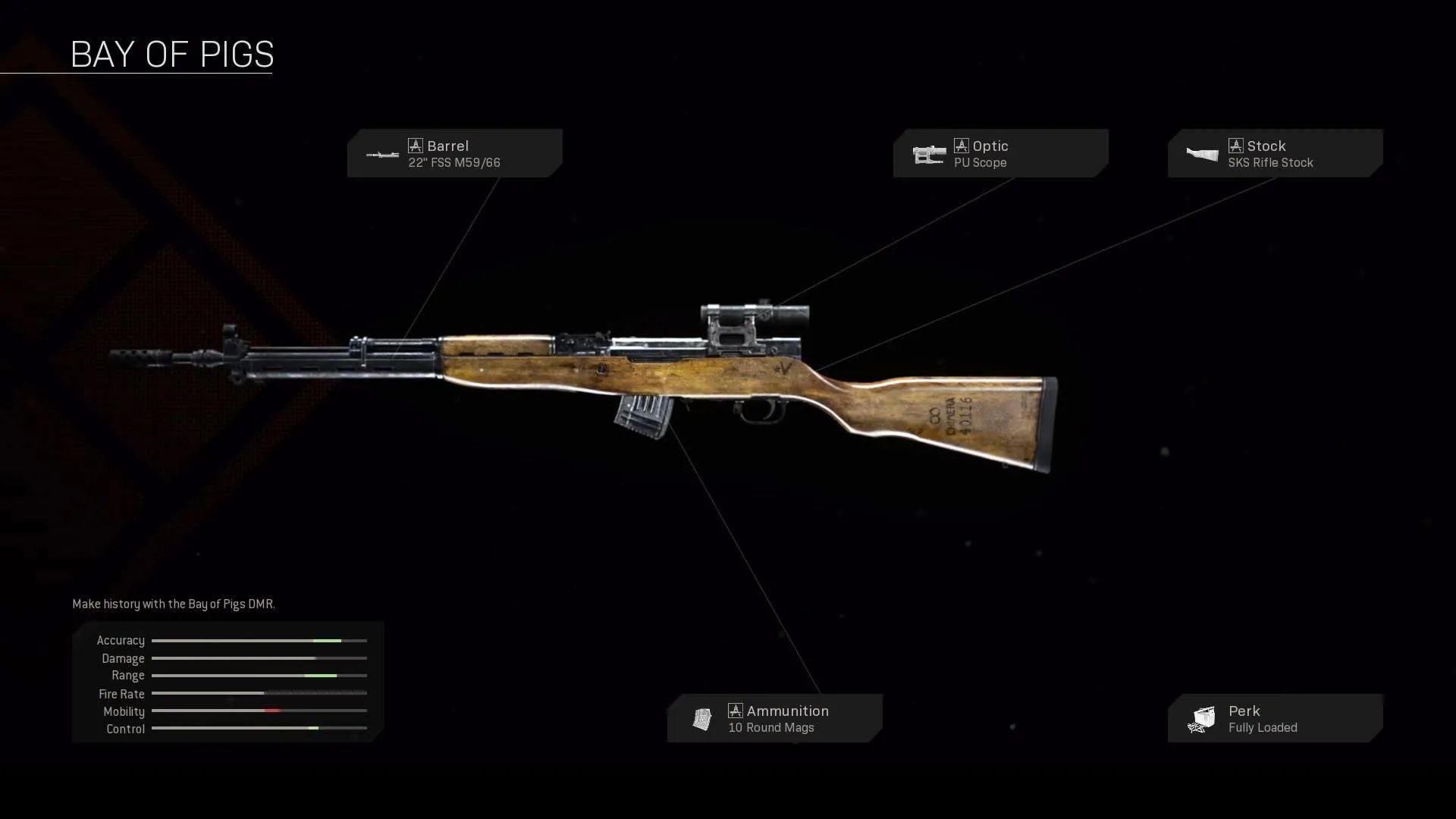Click the Mobility stat bar

tap(259, 711)
